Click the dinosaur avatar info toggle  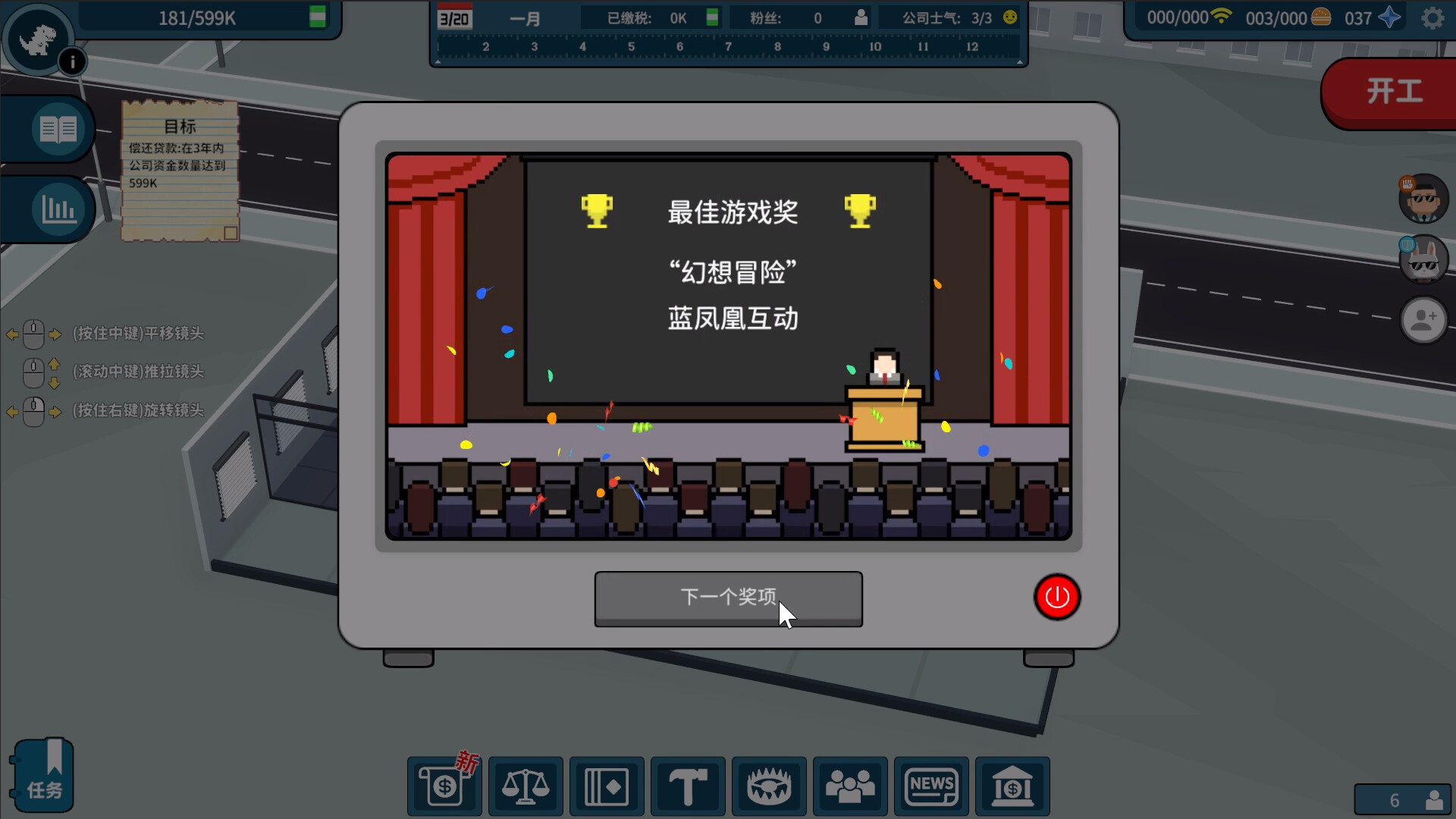(37, 38)
